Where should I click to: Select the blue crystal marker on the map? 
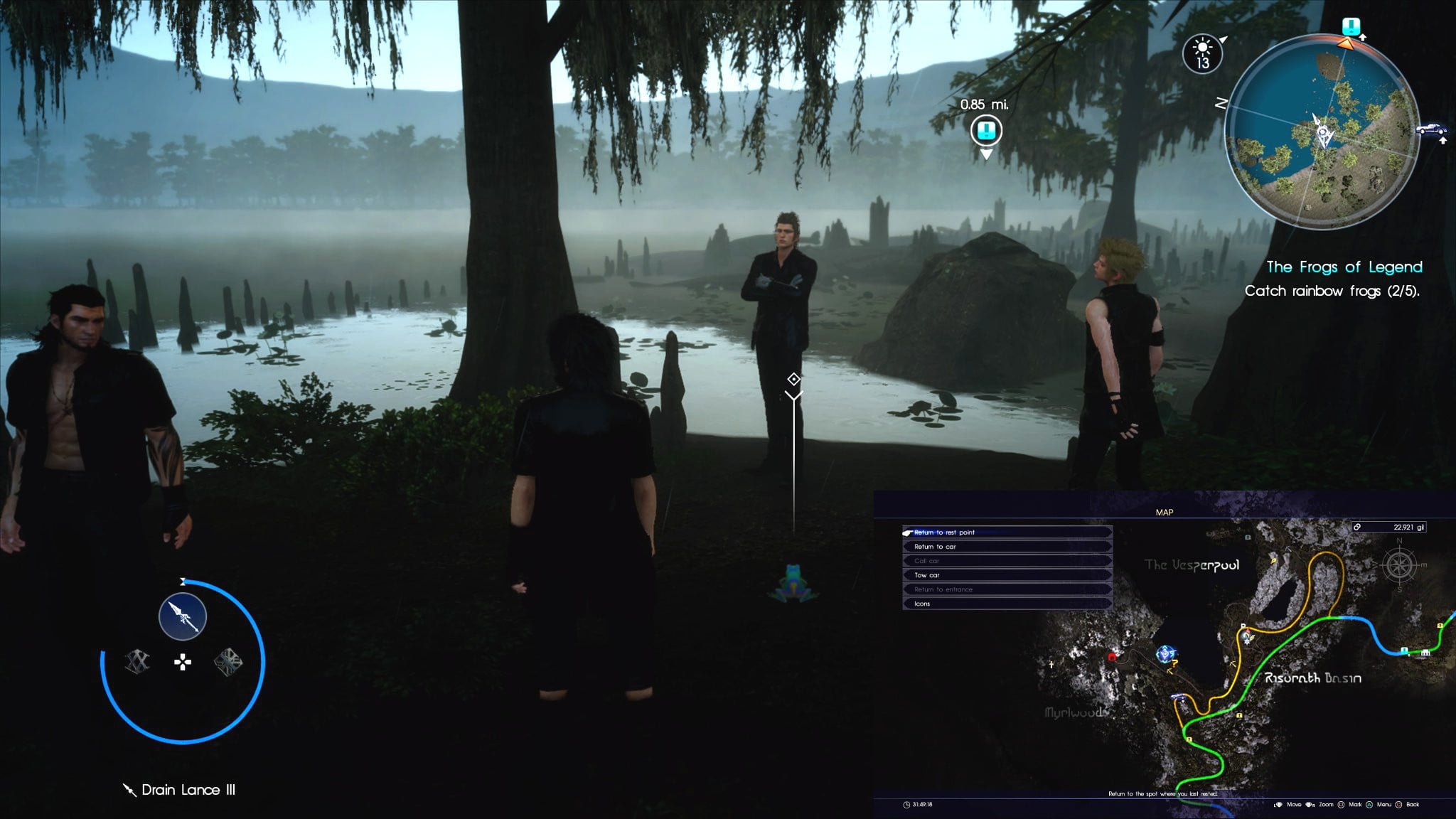[1165, 653]
